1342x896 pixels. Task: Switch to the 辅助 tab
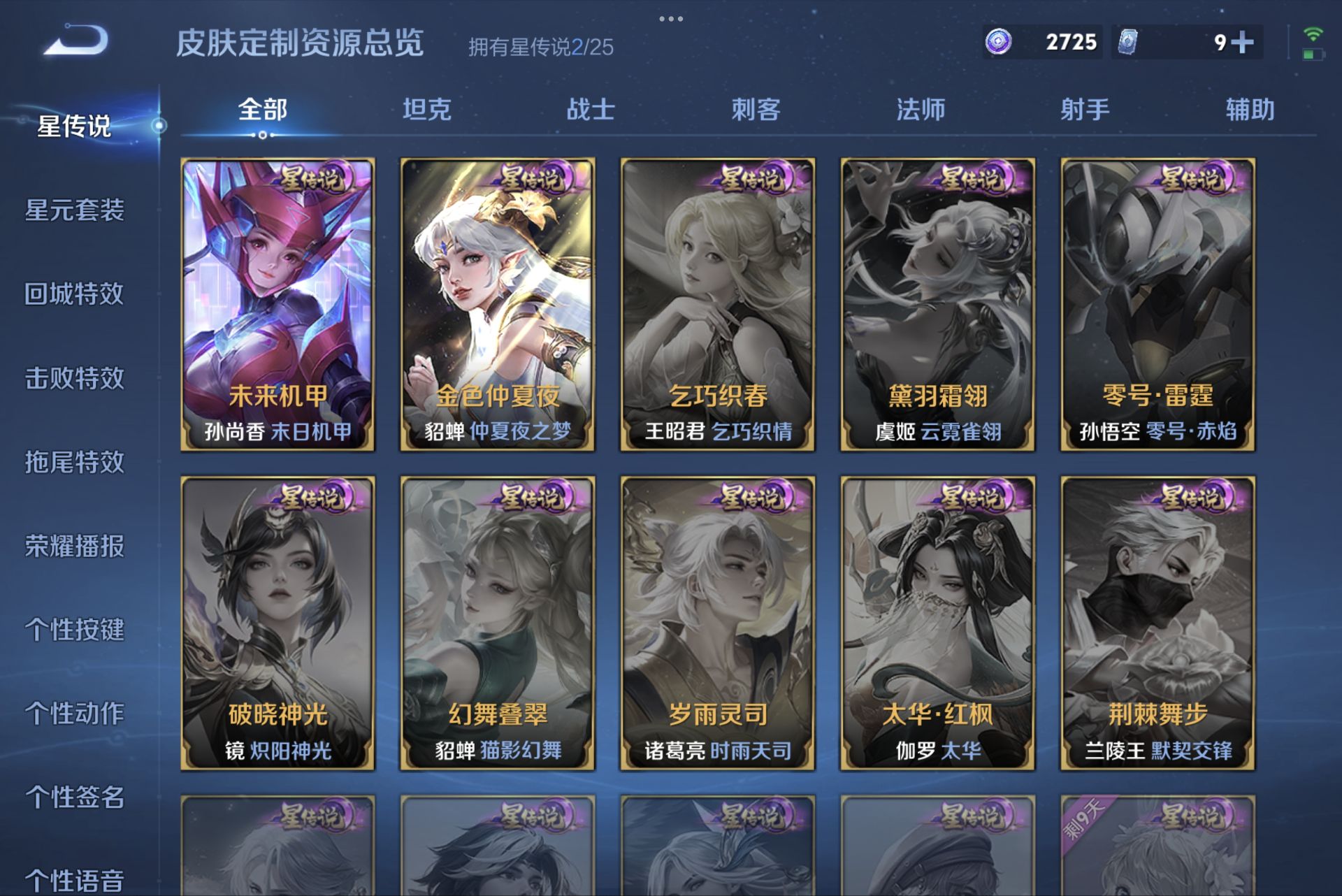tap(1250, 110)
